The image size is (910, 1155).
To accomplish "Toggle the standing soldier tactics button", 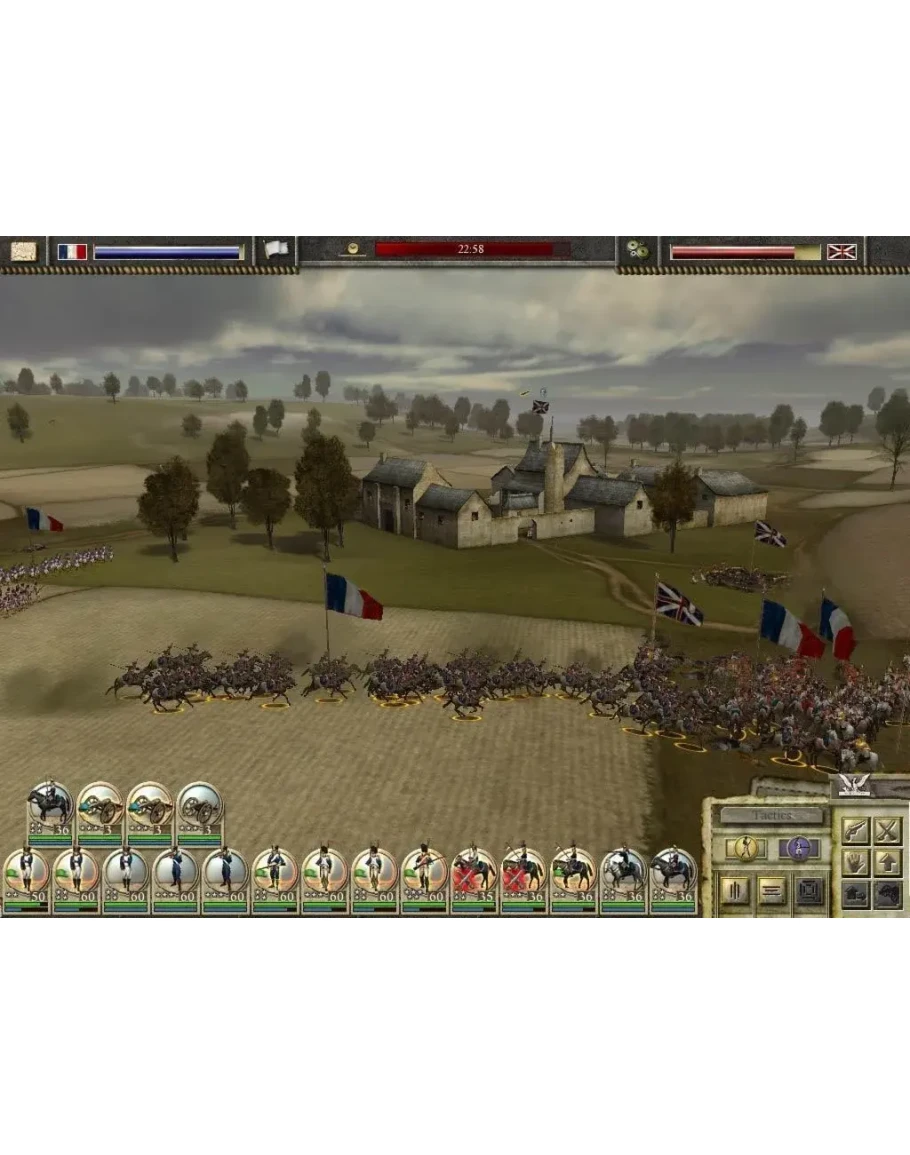I will pos(745,848).
